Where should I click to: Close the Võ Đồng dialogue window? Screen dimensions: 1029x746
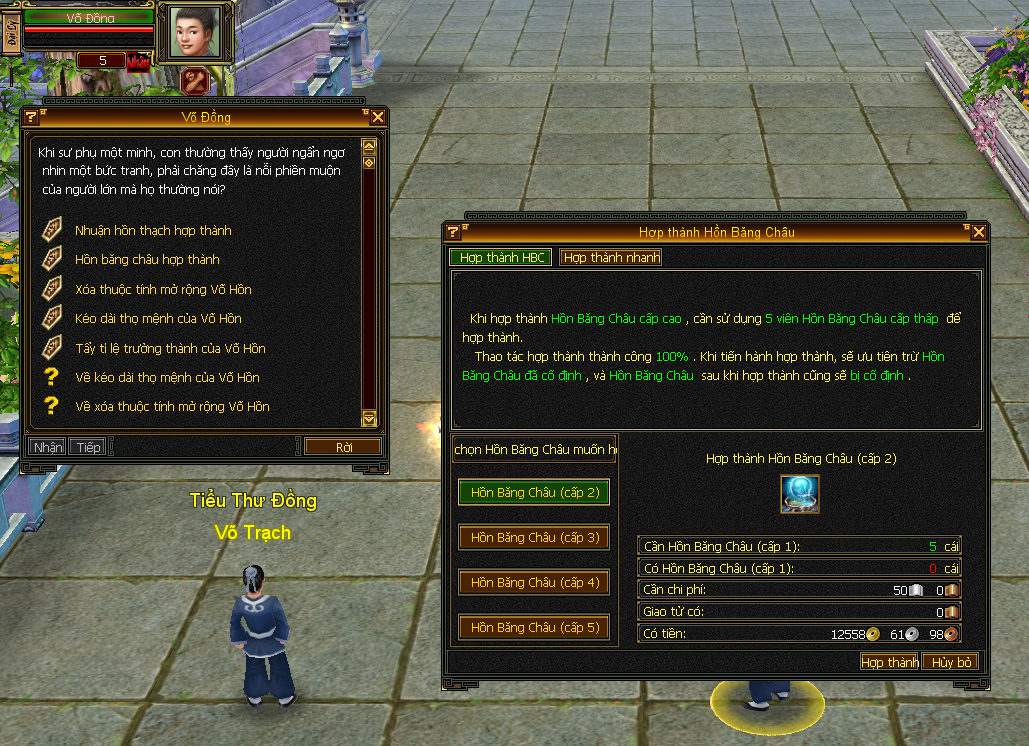378,117
